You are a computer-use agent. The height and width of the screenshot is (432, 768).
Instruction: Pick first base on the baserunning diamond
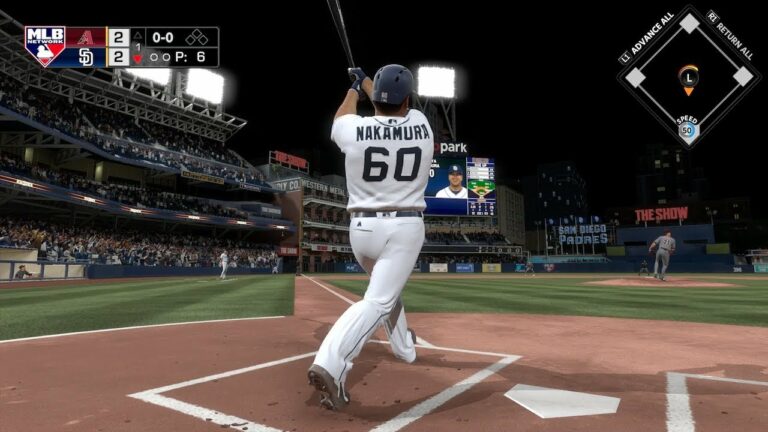coord(742,76)
